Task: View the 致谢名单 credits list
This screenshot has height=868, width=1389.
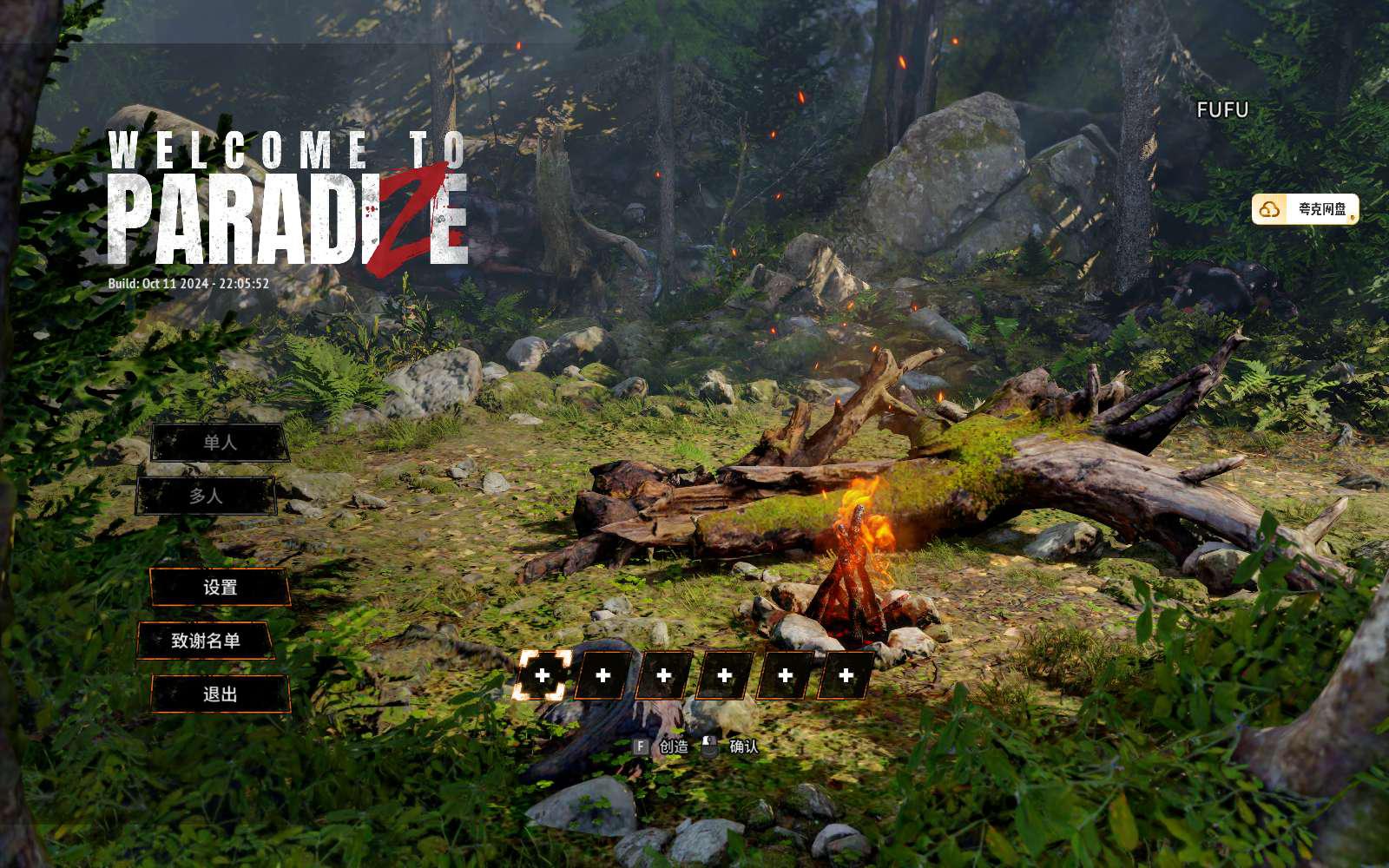Action: tap(206, 641)
